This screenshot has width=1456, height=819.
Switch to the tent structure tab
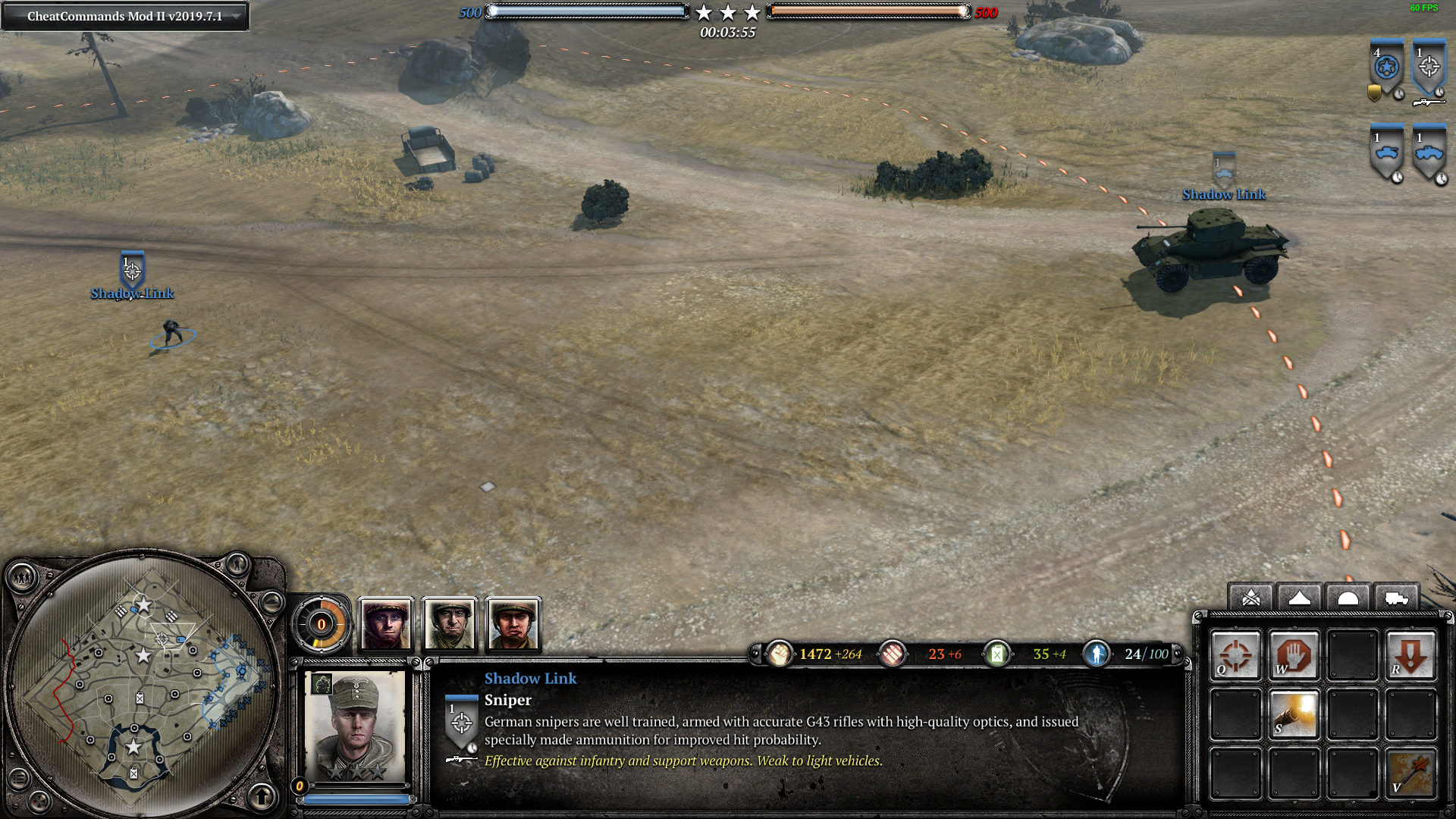point(1299,598)
